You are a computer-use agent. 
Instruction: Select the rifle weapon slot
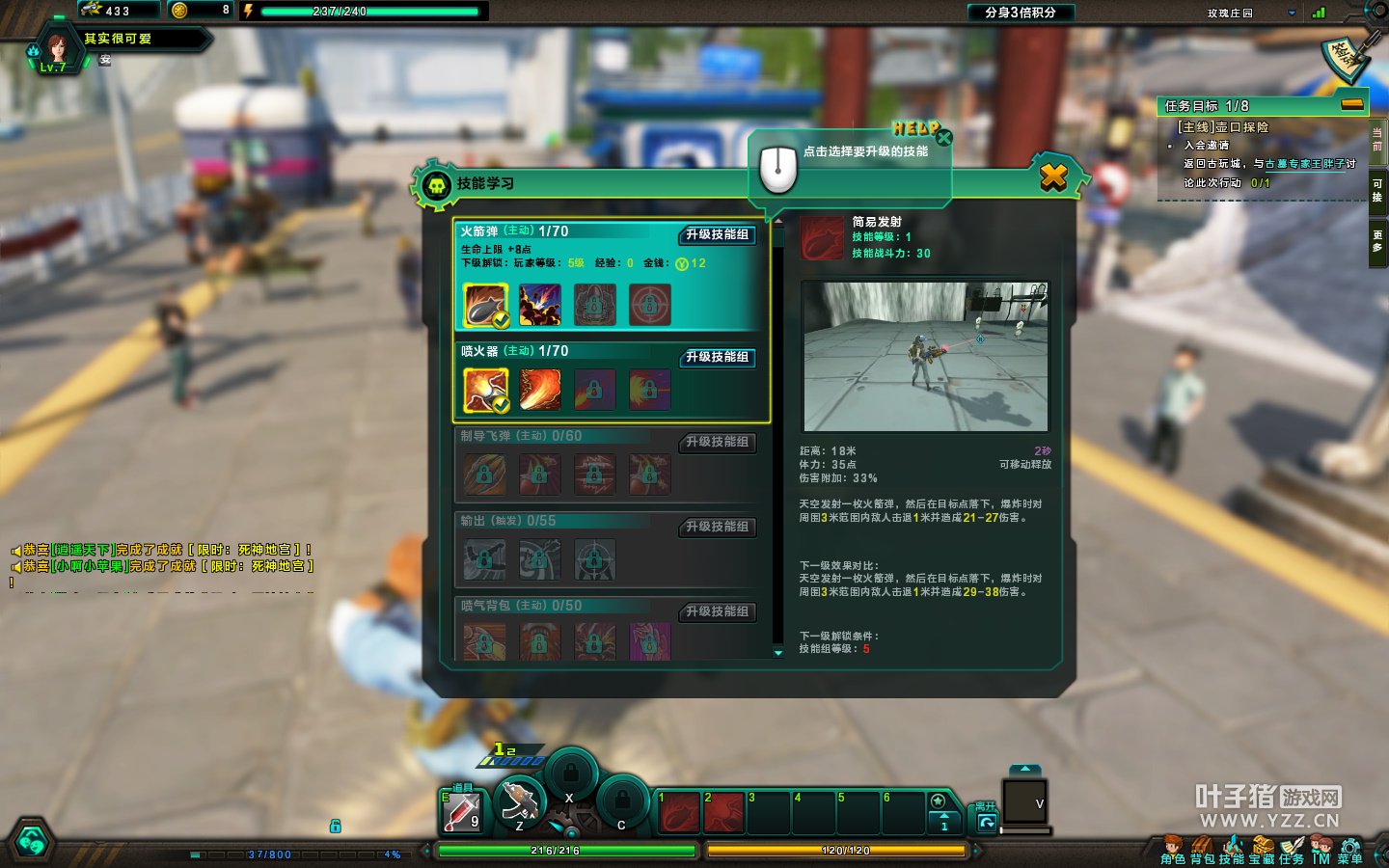tap(520, 802)
